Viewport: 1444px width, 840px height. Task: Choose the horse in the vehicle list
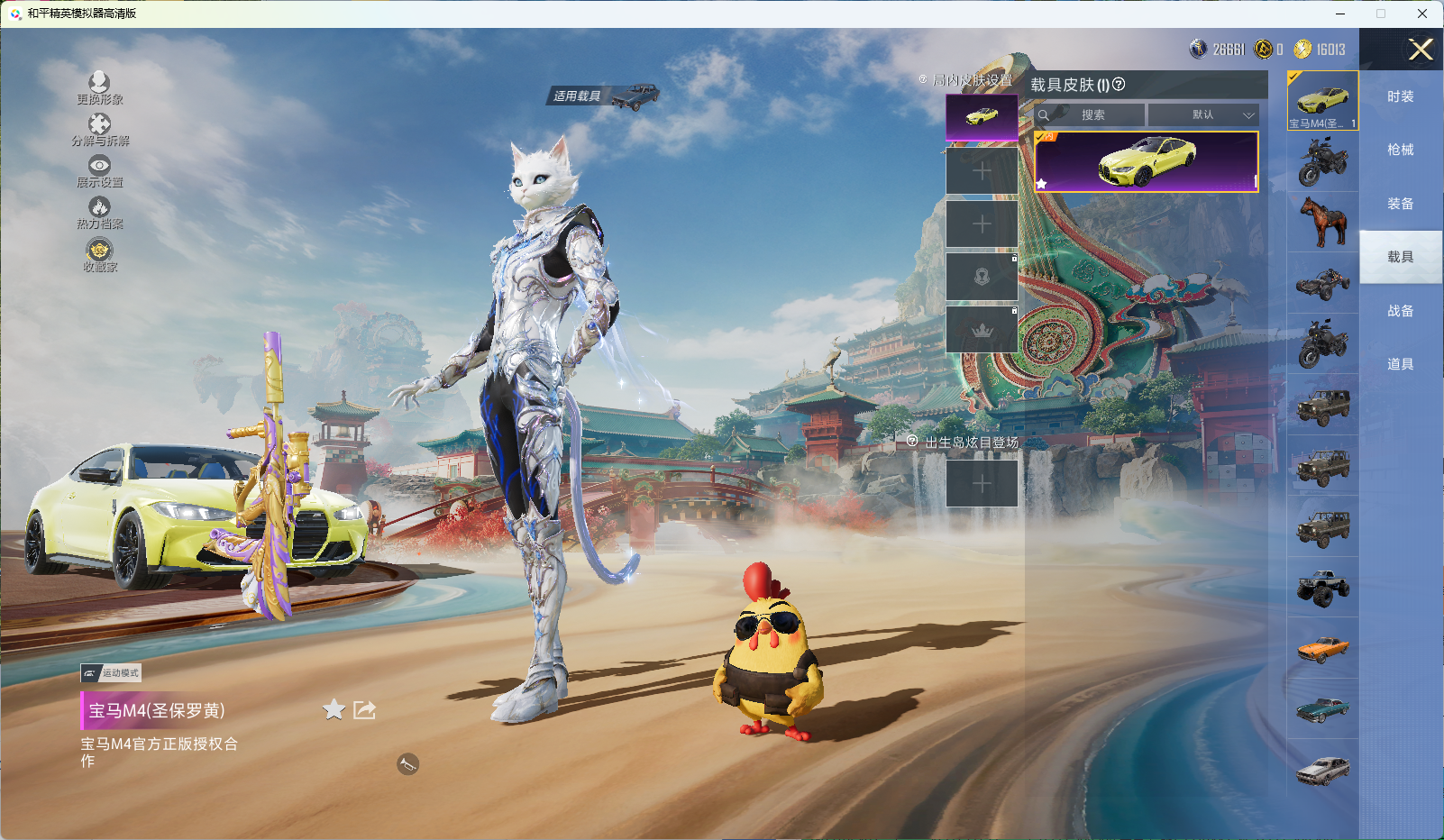[x=1322, y=222]
